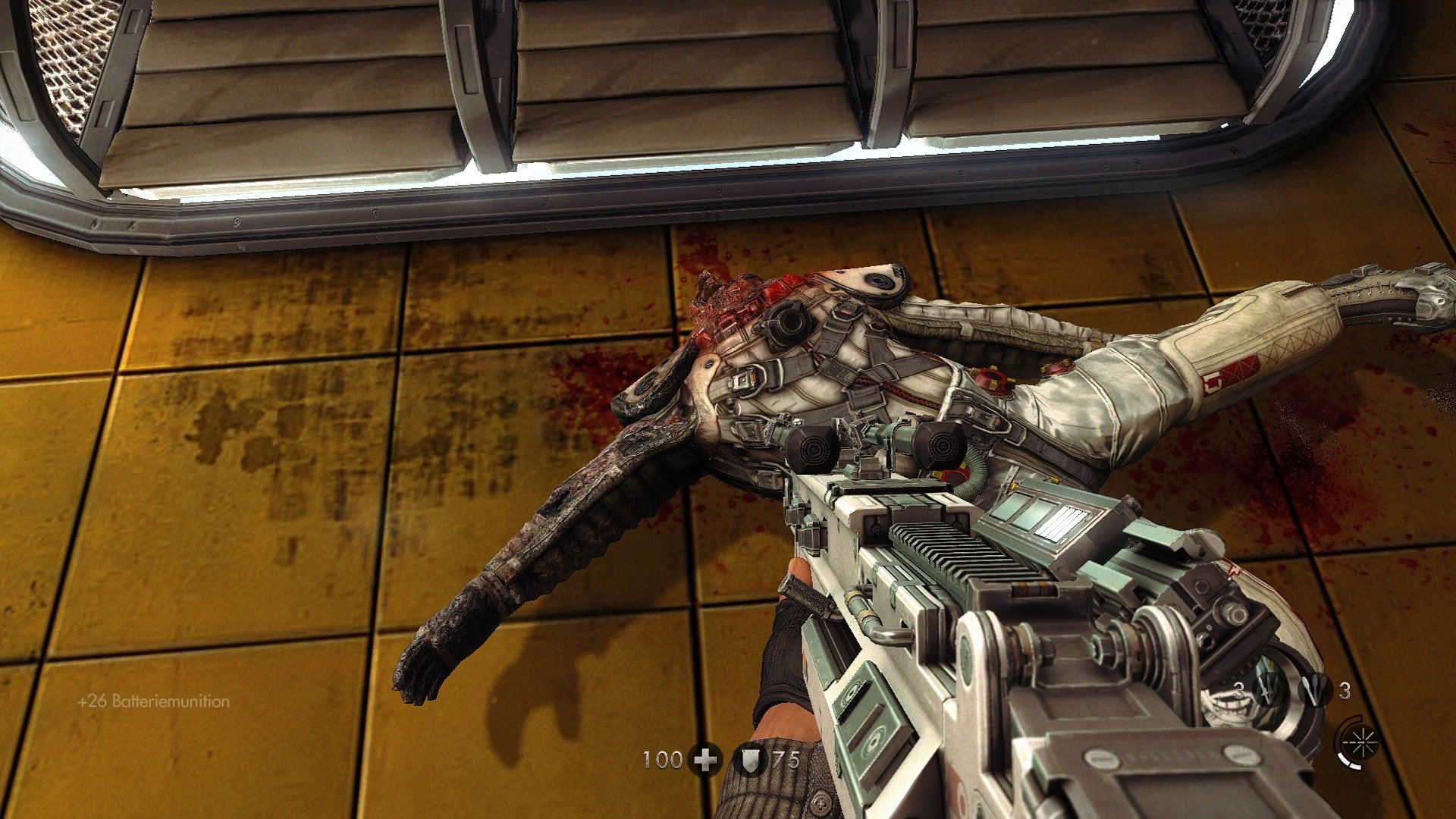Click the starburst symbol inside the charge meter
The image size is (1456, 819).
1362,741
